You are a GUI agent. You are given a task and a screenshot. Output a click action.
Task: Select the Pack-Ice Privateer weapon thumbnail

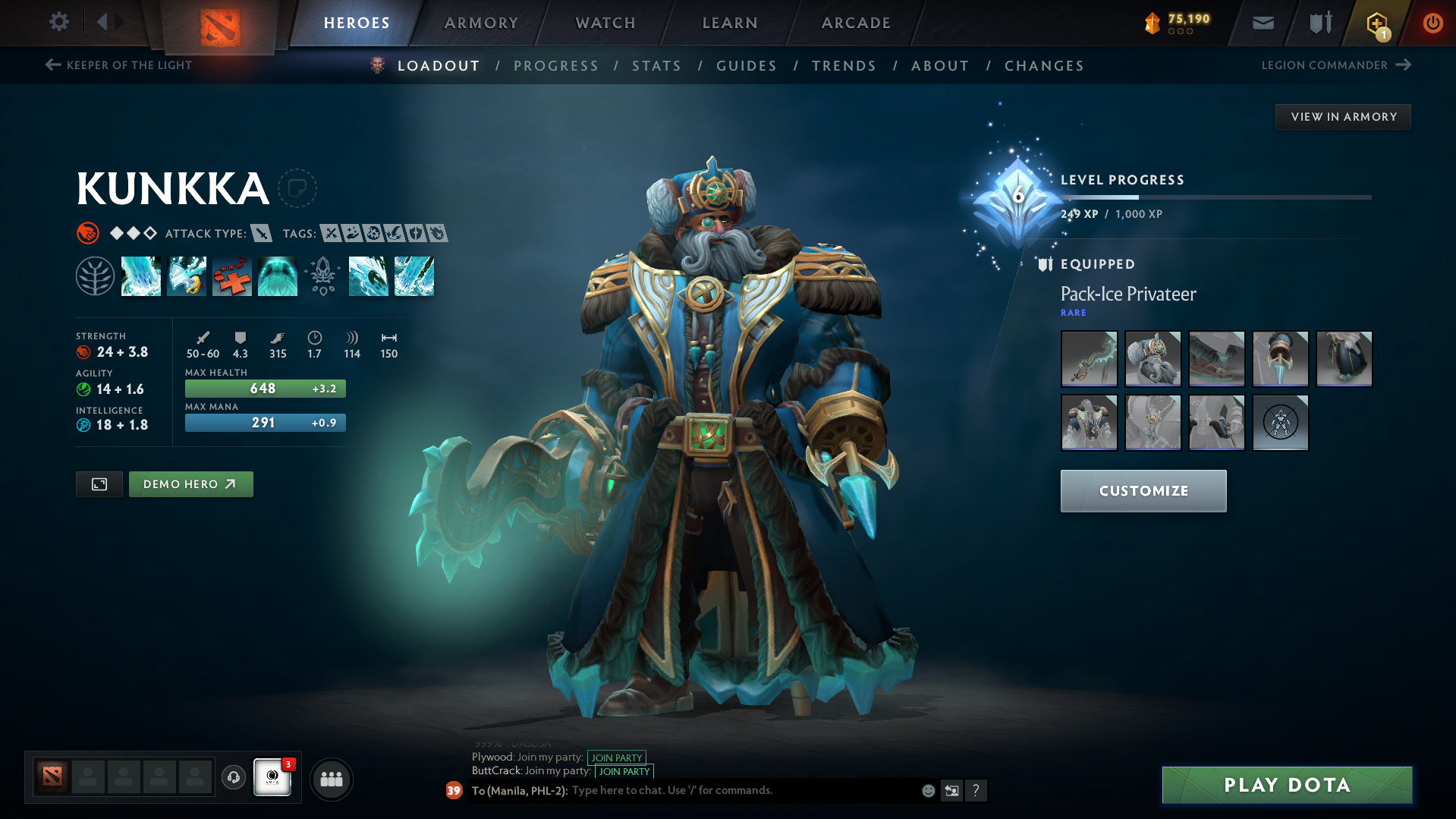tap(1088, 358)
